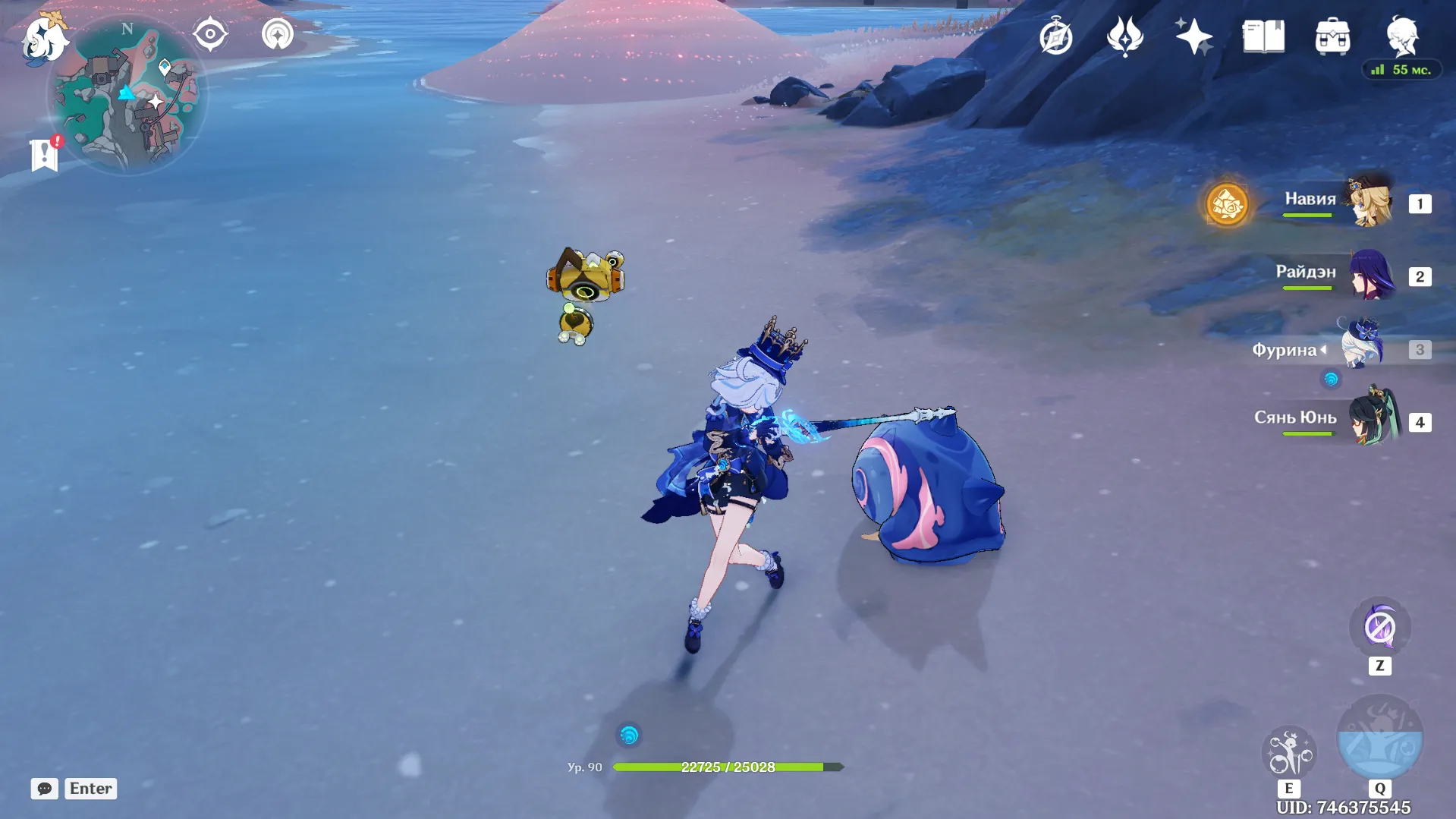Switch to party member Навия

point(1370,203)
